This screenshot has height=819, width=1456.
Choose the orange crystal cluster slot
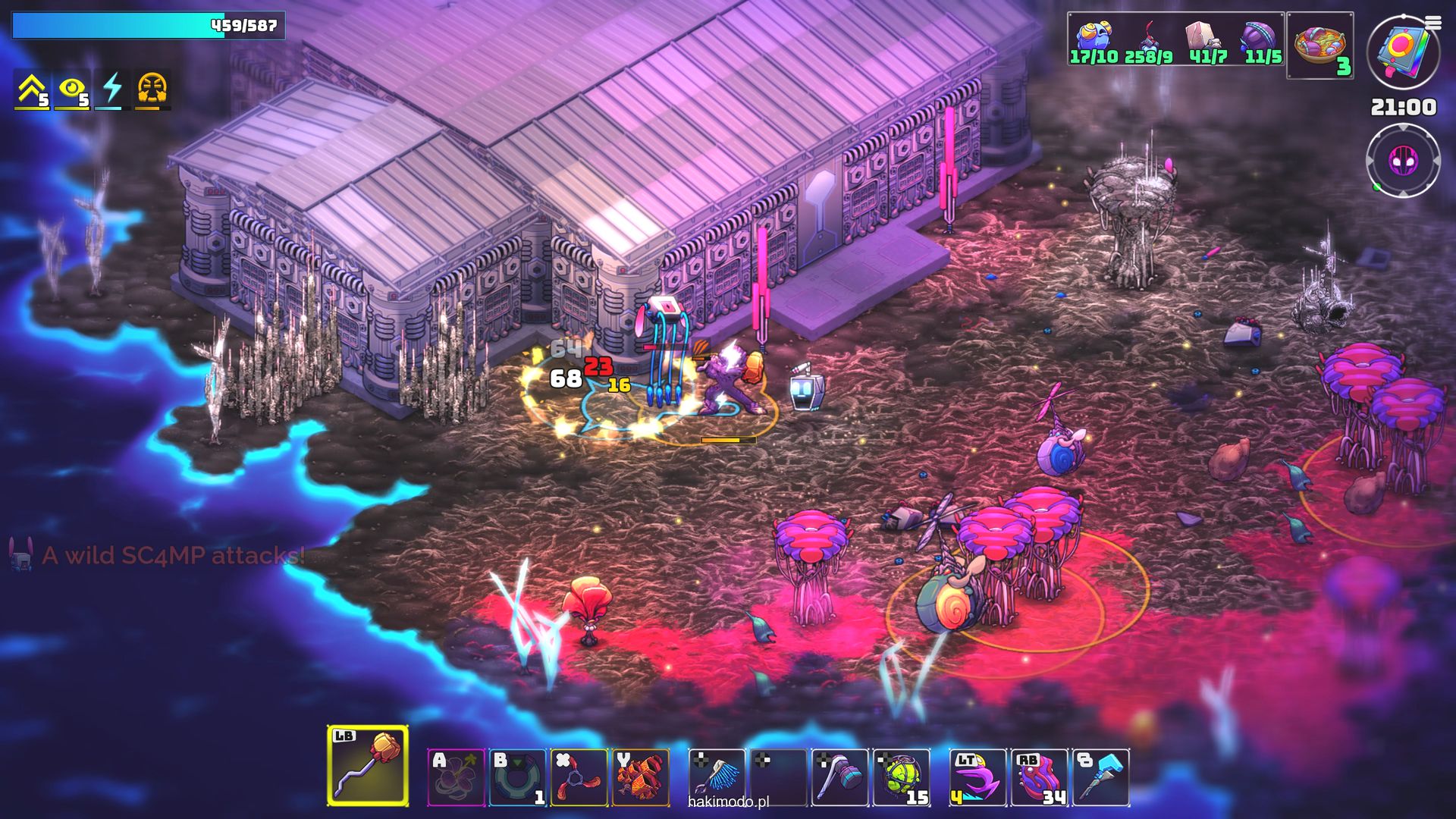[x=641, y=777]
